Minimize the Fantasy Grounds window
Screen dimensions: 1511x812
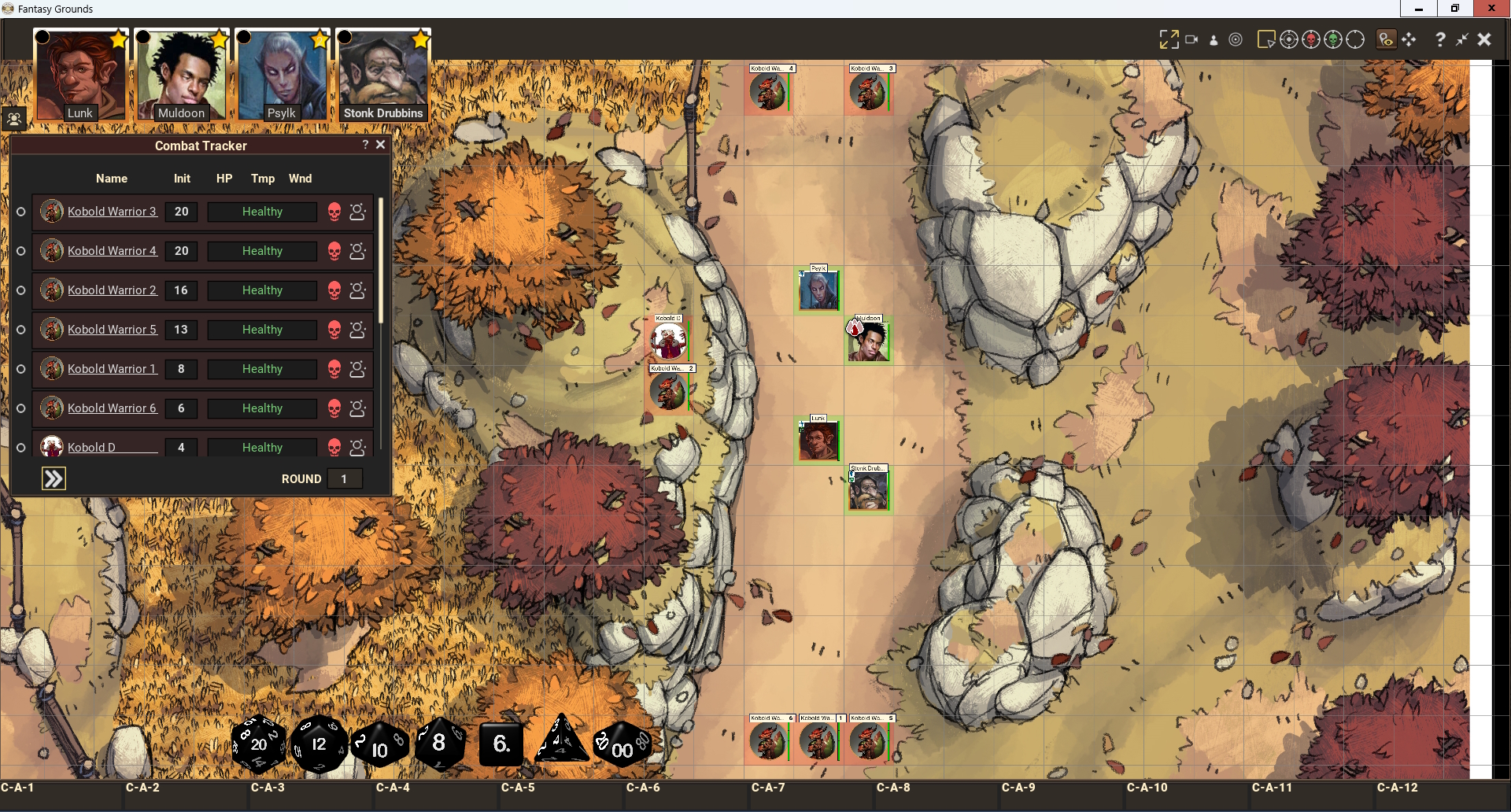click(1419, 9)
